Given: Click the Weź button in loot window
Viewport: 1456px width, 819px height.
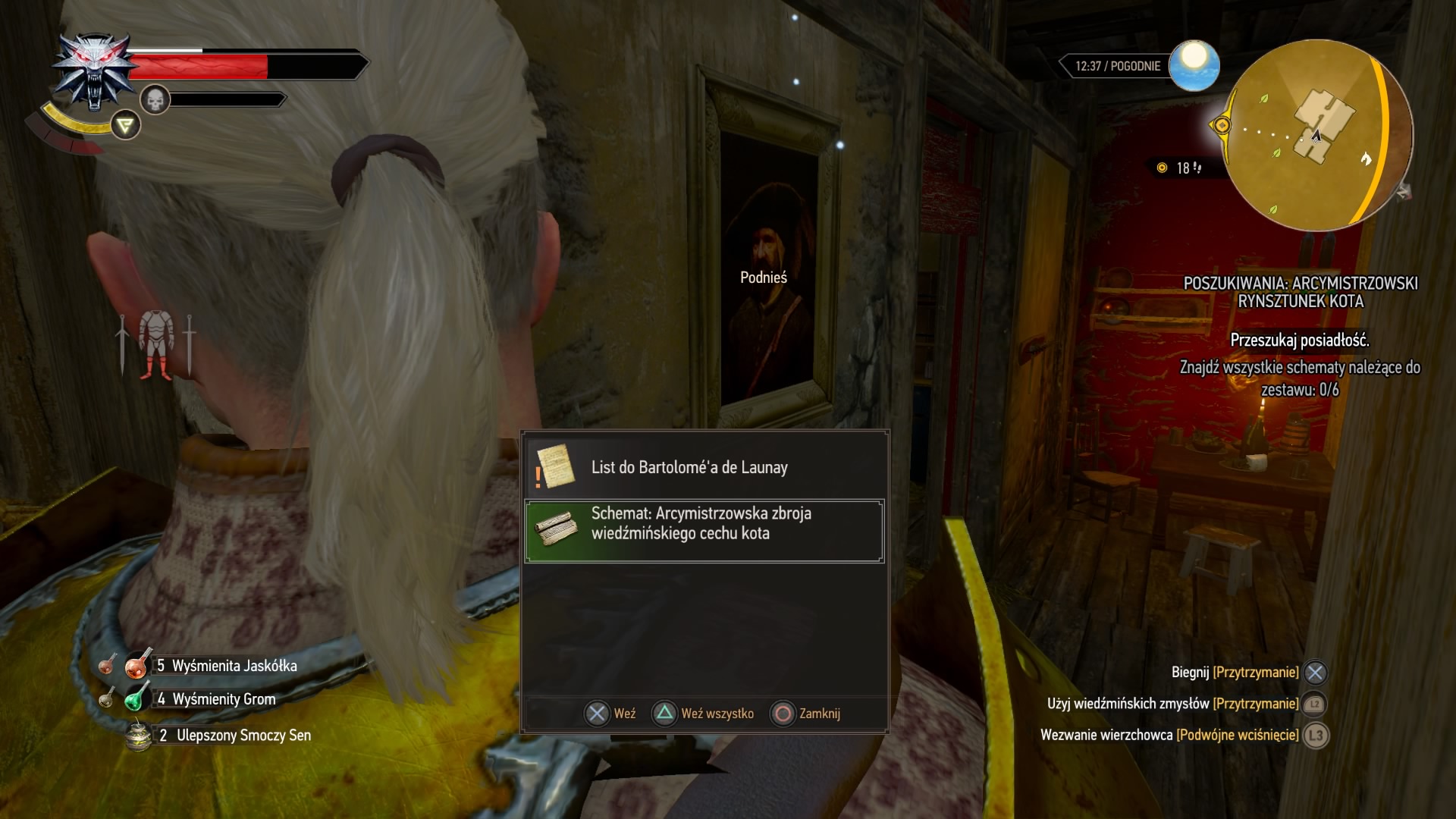Looking at the screenshot, I should pos(610,714).
